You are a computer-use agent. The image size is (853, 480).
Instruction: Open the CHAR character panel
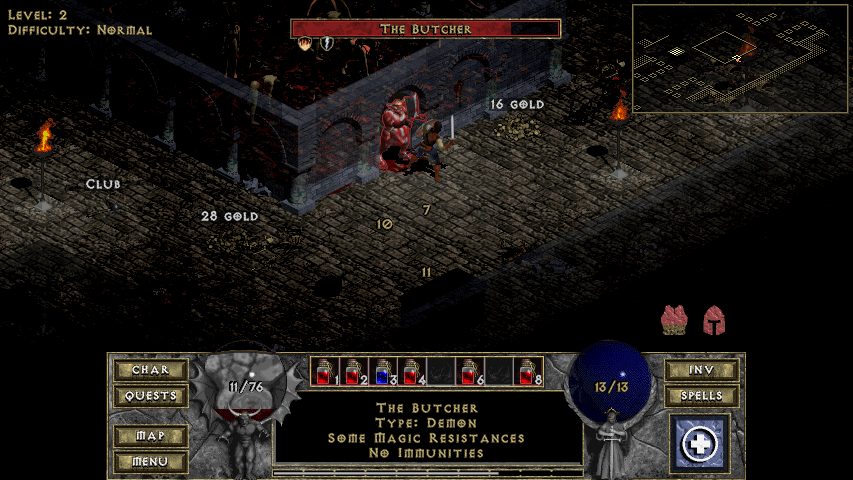(x=150, y=370)
